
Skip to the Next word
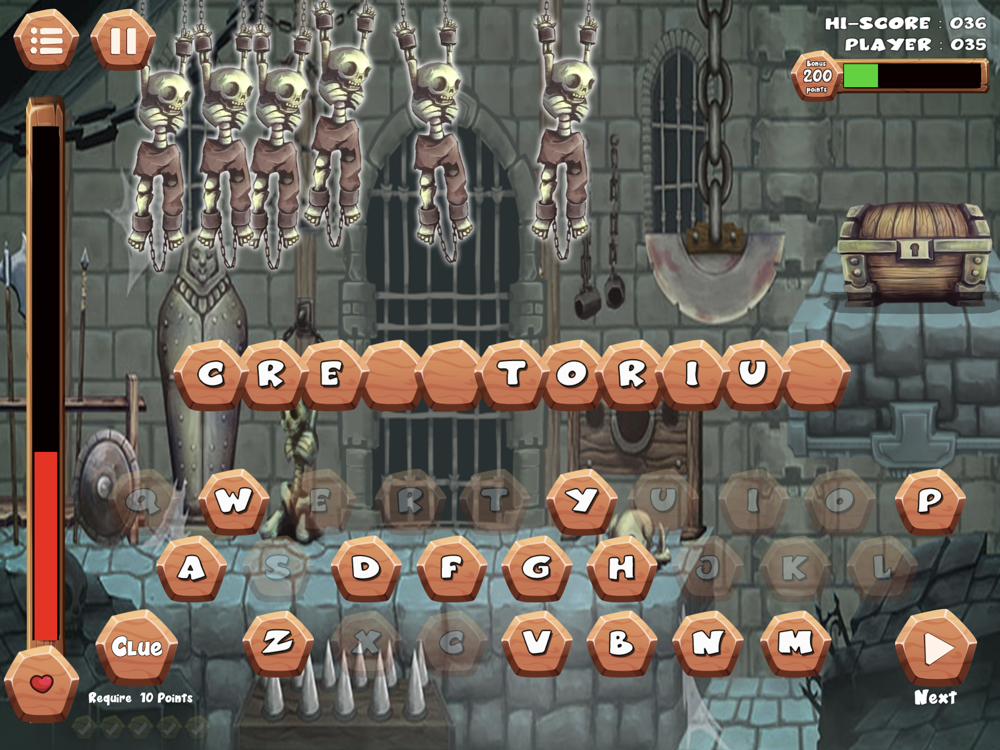click(x=935, y=649)
